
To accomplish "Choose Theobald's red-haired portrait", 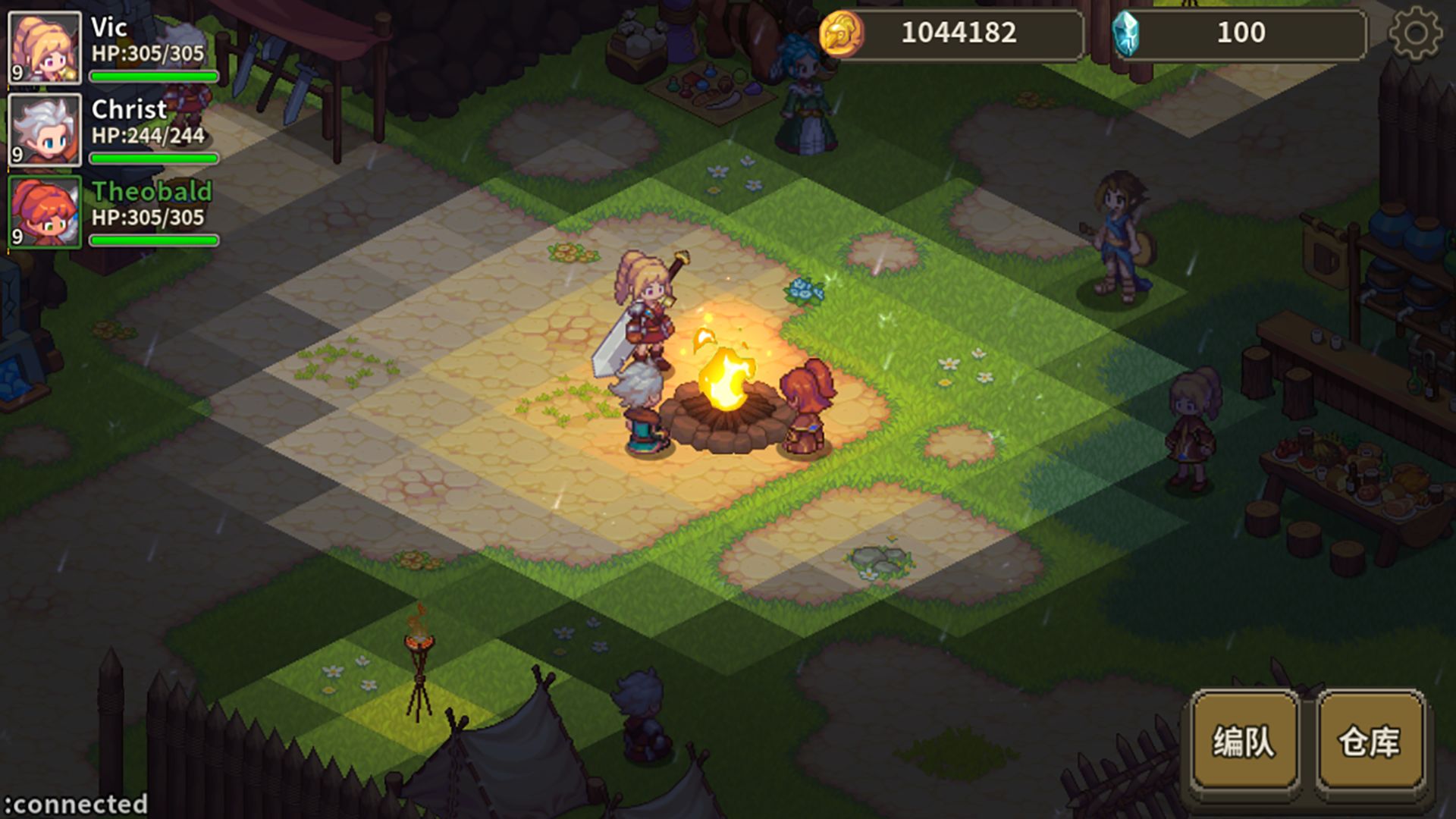I will 45,212.
